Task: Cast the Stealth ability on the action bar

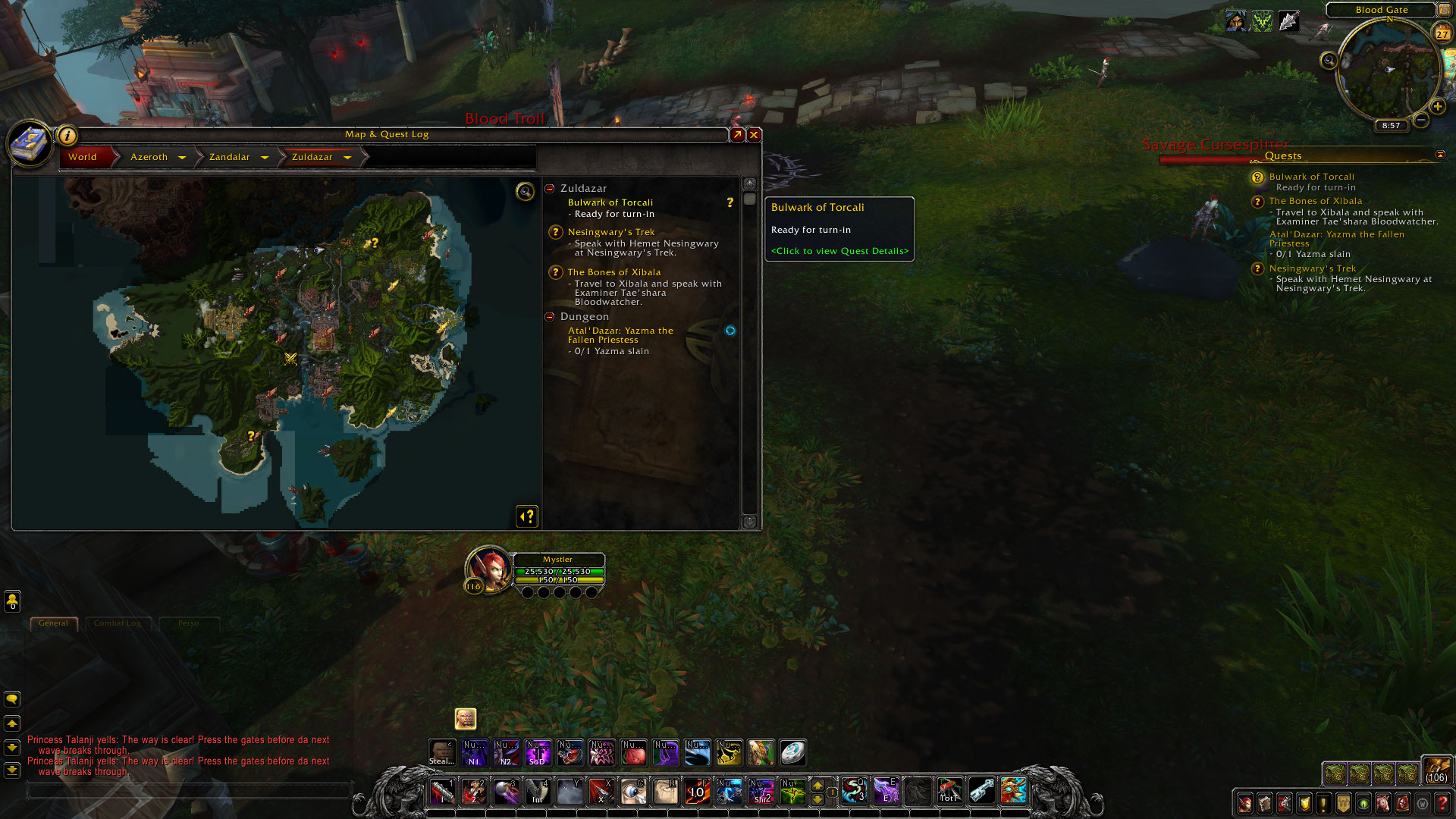Action: 443,752
